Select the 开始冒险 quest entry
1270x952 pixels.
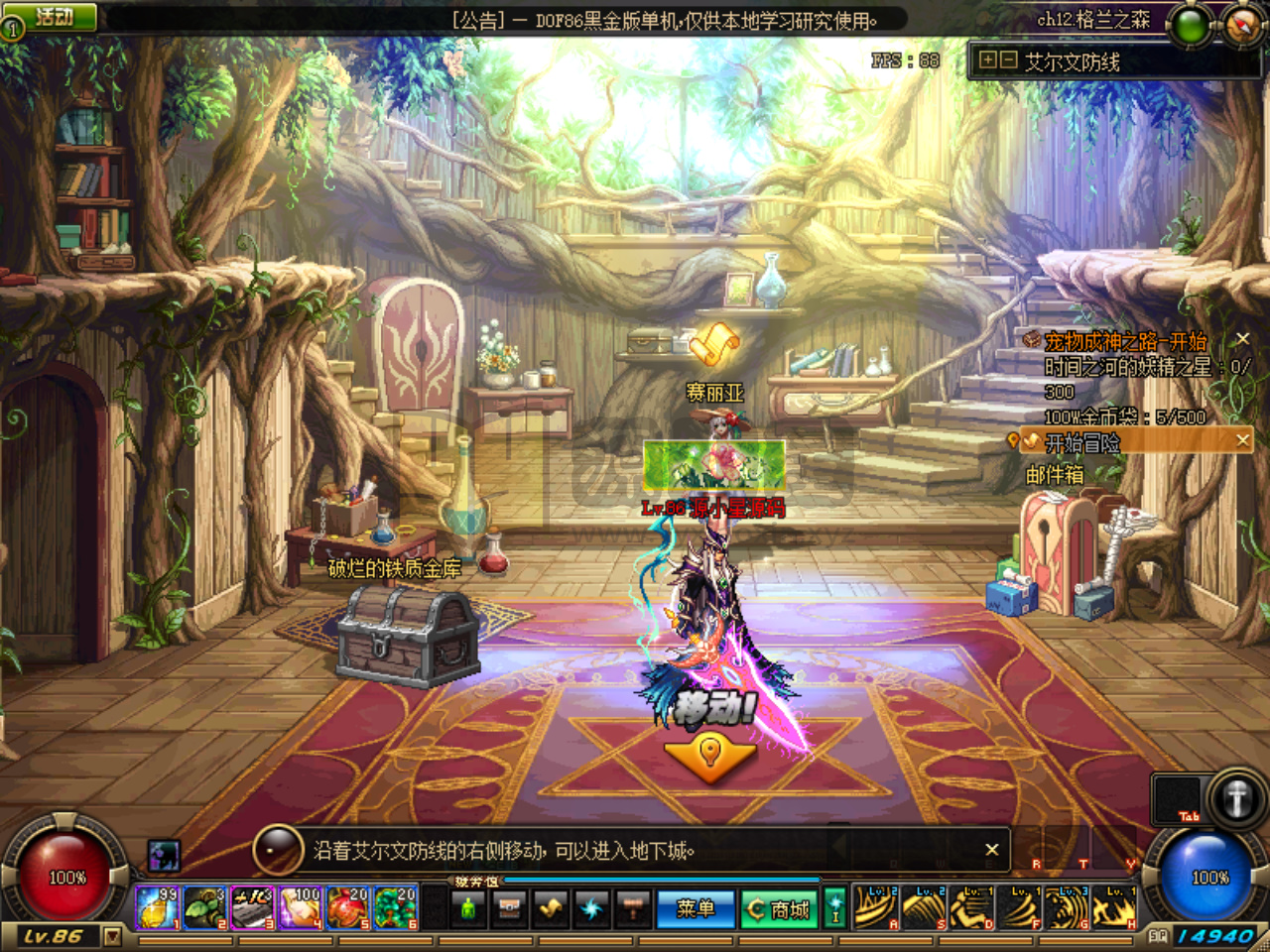(1082, 441)
